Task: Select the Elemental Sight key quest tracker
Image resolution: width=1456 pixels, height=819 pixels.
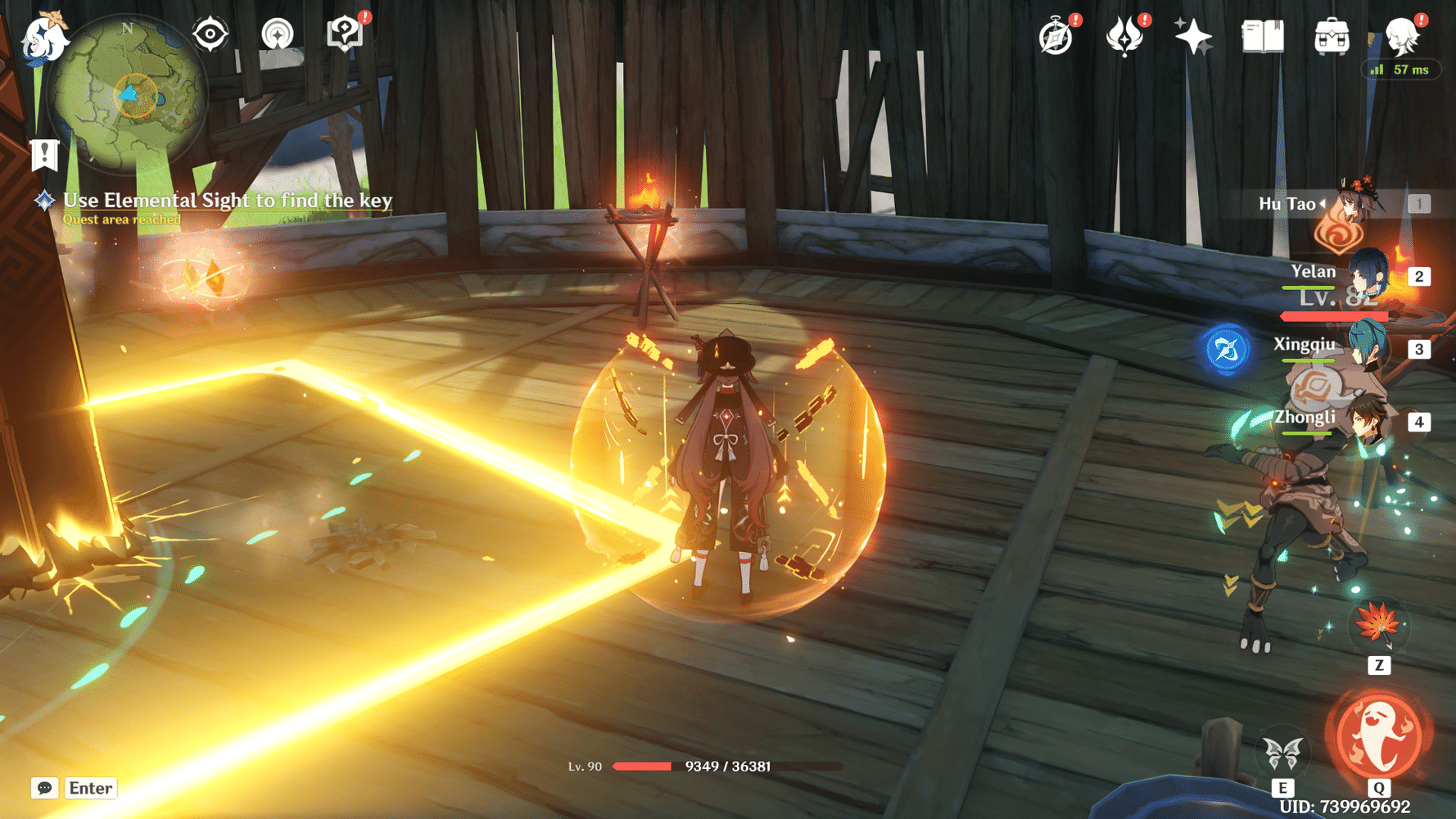Action: coord(227,201)
